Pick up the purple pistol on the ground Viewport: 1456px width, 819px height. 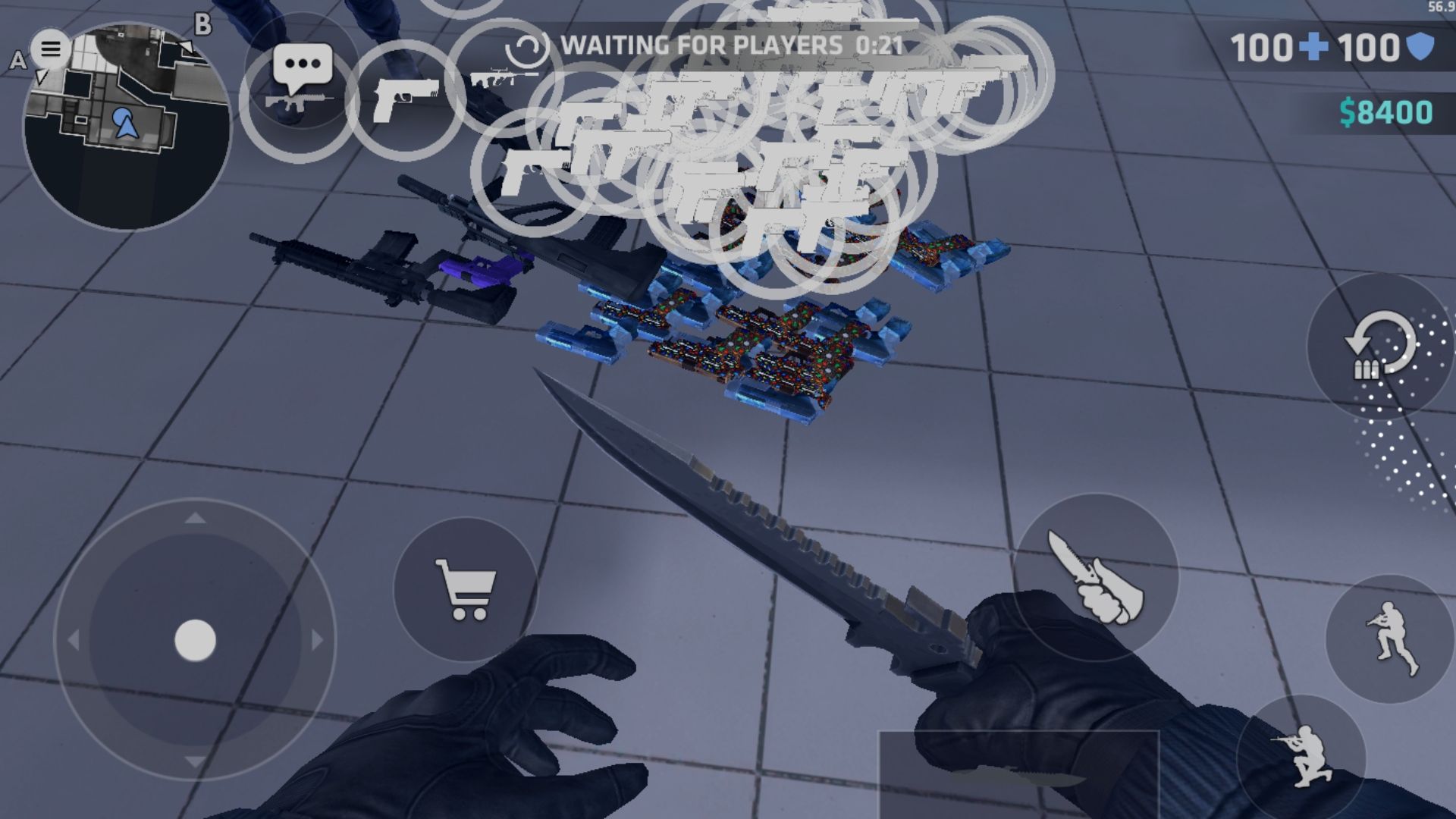[x=478, y=271]
